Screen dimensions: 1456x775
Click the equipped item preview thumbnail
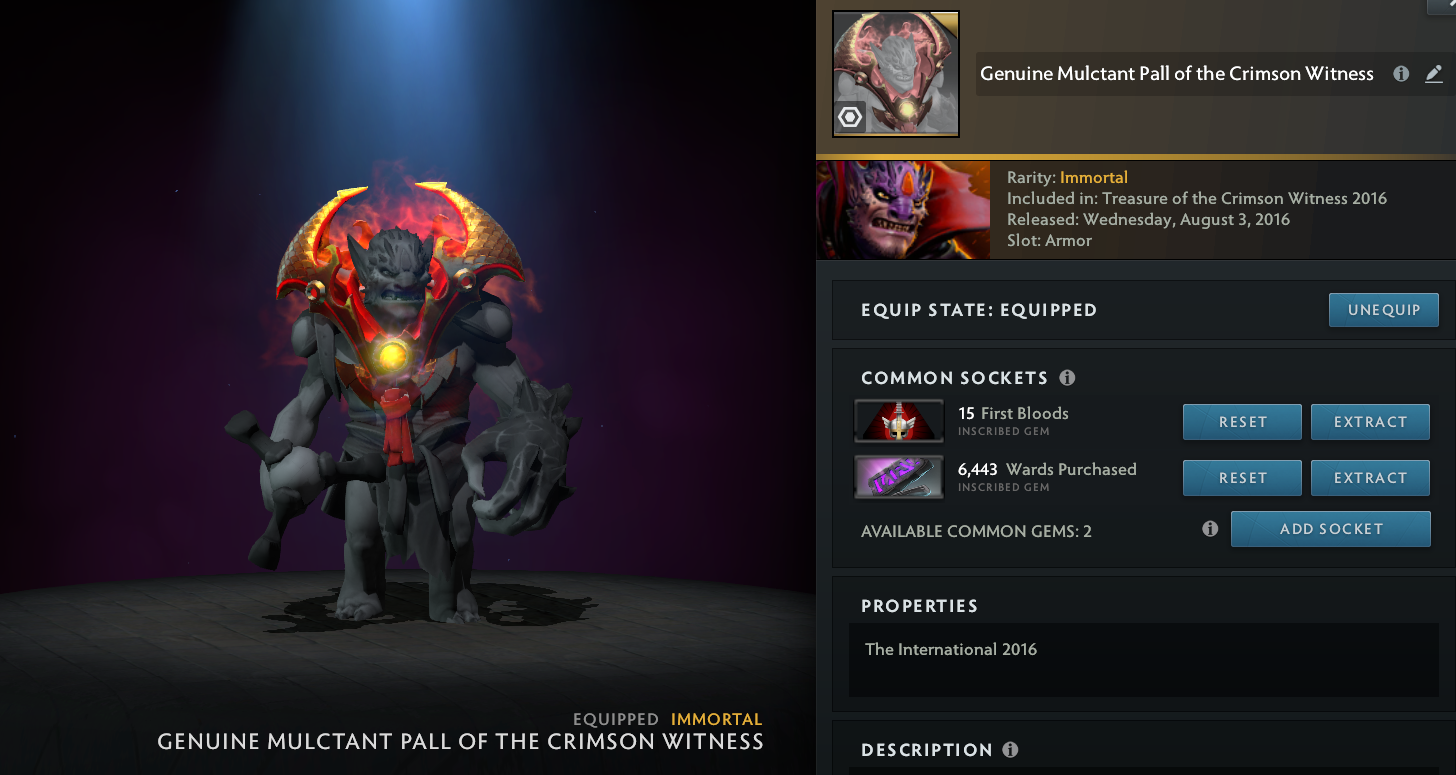[x=895, y=73]
